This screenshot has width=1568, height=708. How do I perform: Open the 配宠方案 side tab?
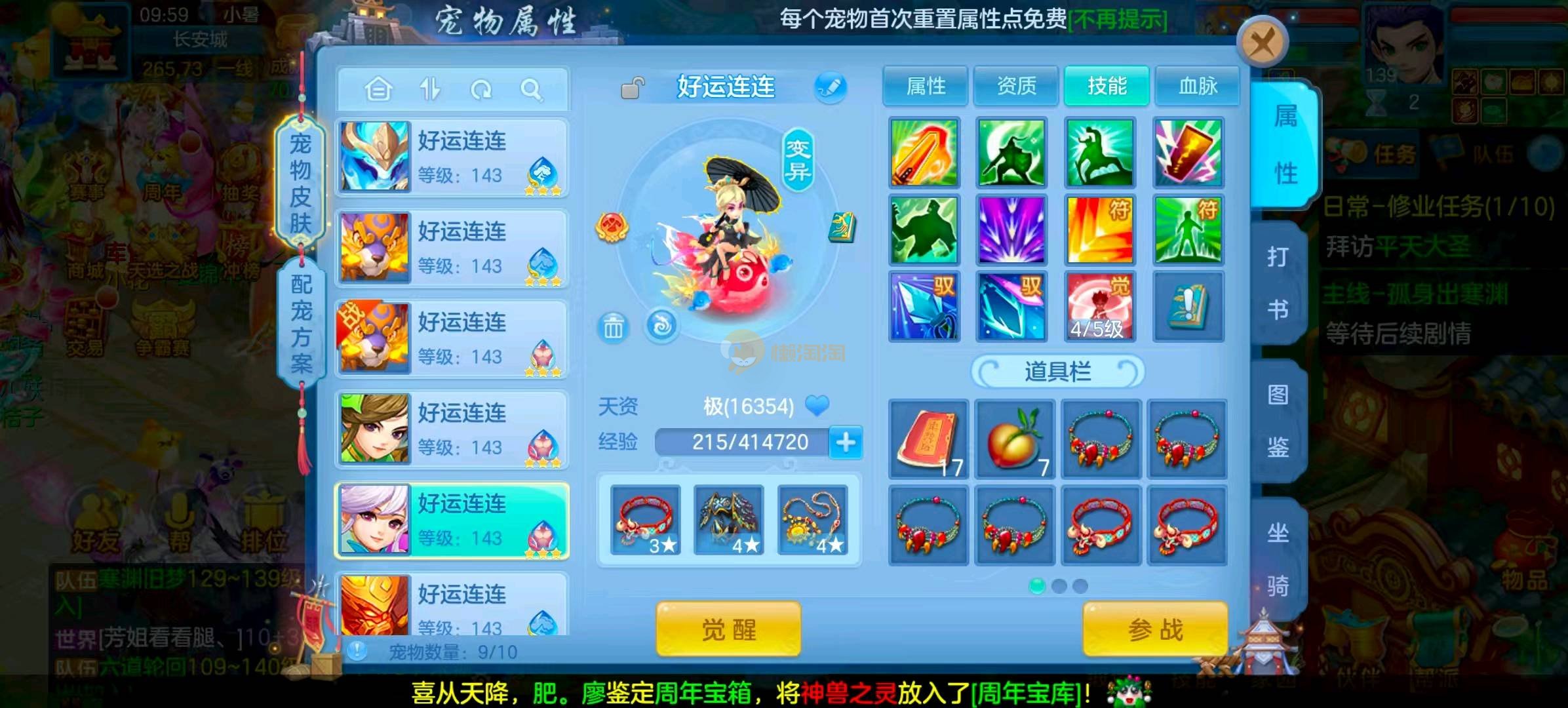click(302, 323)
